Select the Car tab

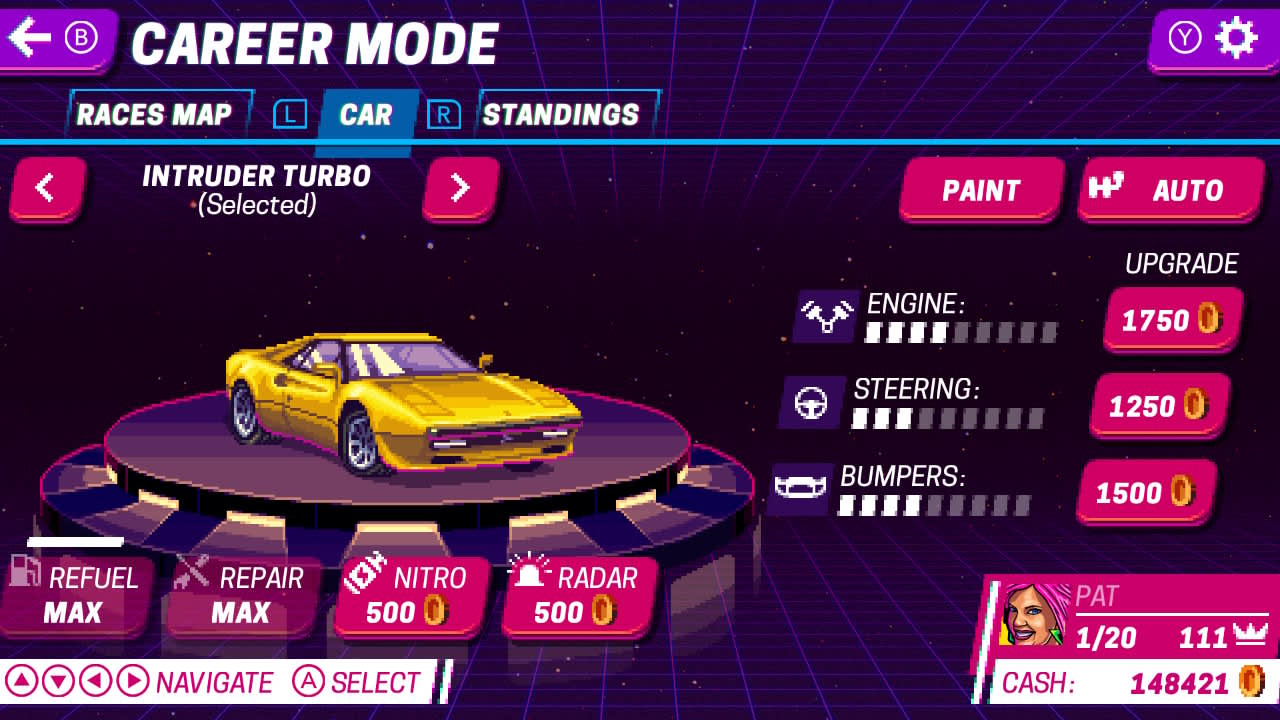point(365,114)
